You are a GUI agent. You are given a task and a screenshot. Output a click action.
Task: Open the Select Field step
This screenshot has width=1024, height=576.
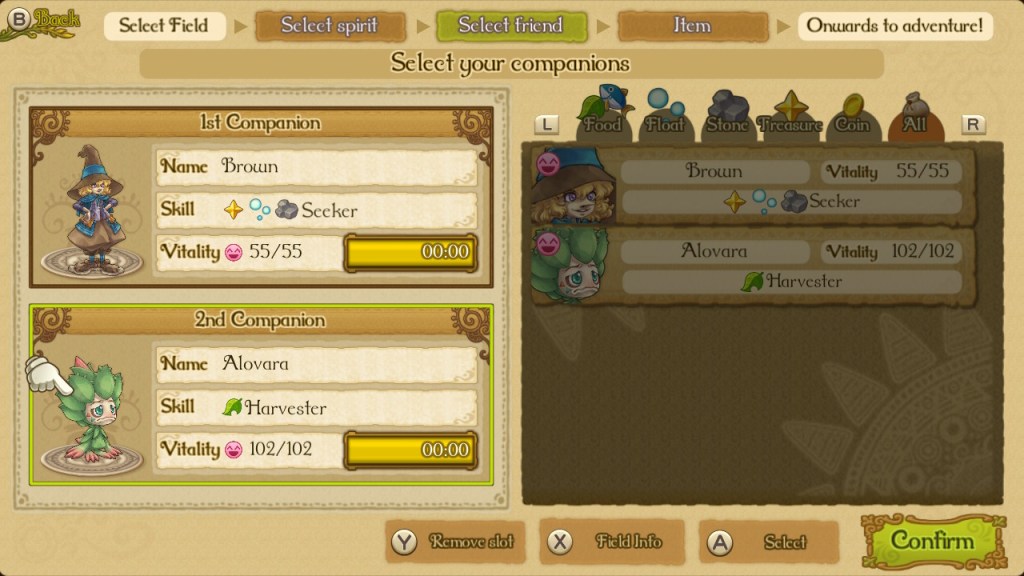[164, 26]
